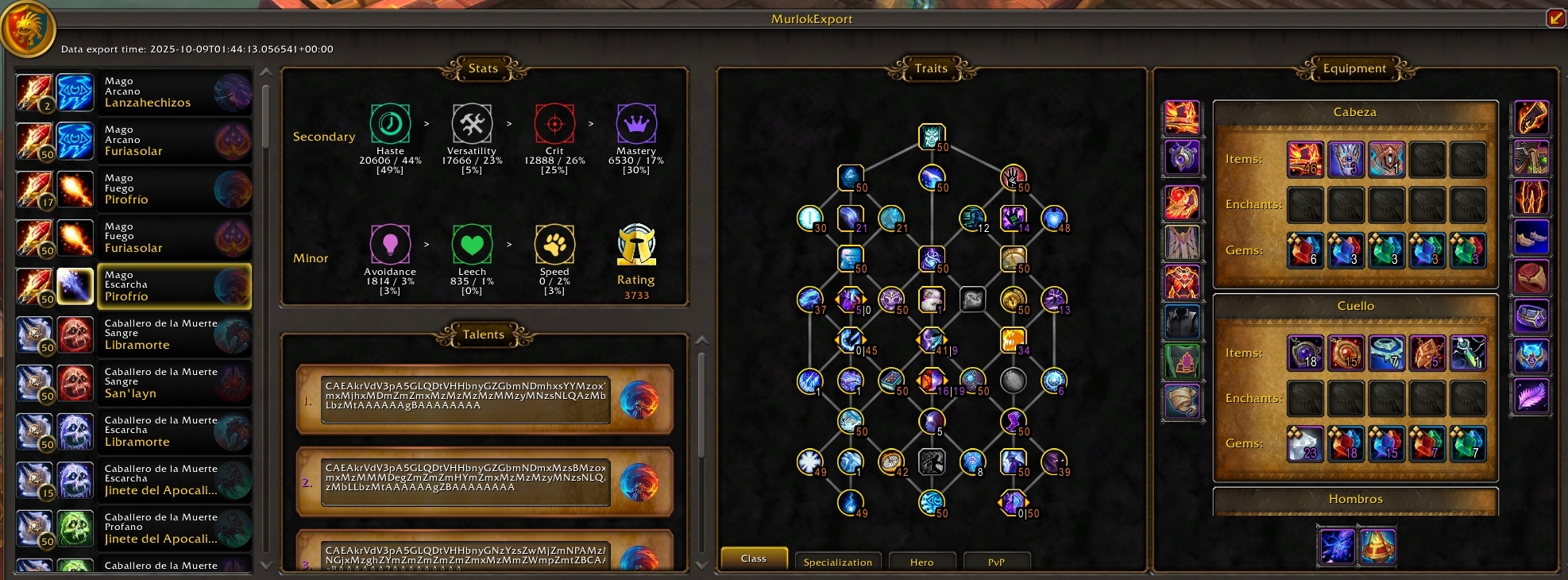The image size is (1568, 580).
Task: Select Caballero de la Muerte Sangre Libramorte
Action: pos(133,334)
